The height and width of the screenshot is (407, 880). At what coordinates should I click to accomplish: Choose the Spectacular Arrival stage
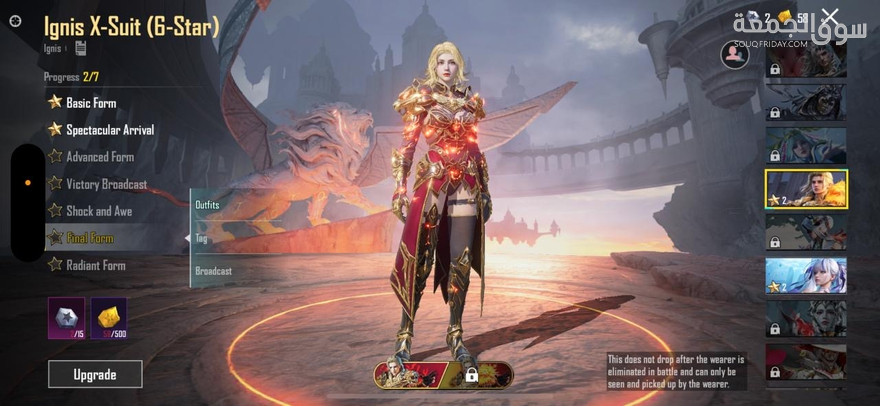[110, 130]
